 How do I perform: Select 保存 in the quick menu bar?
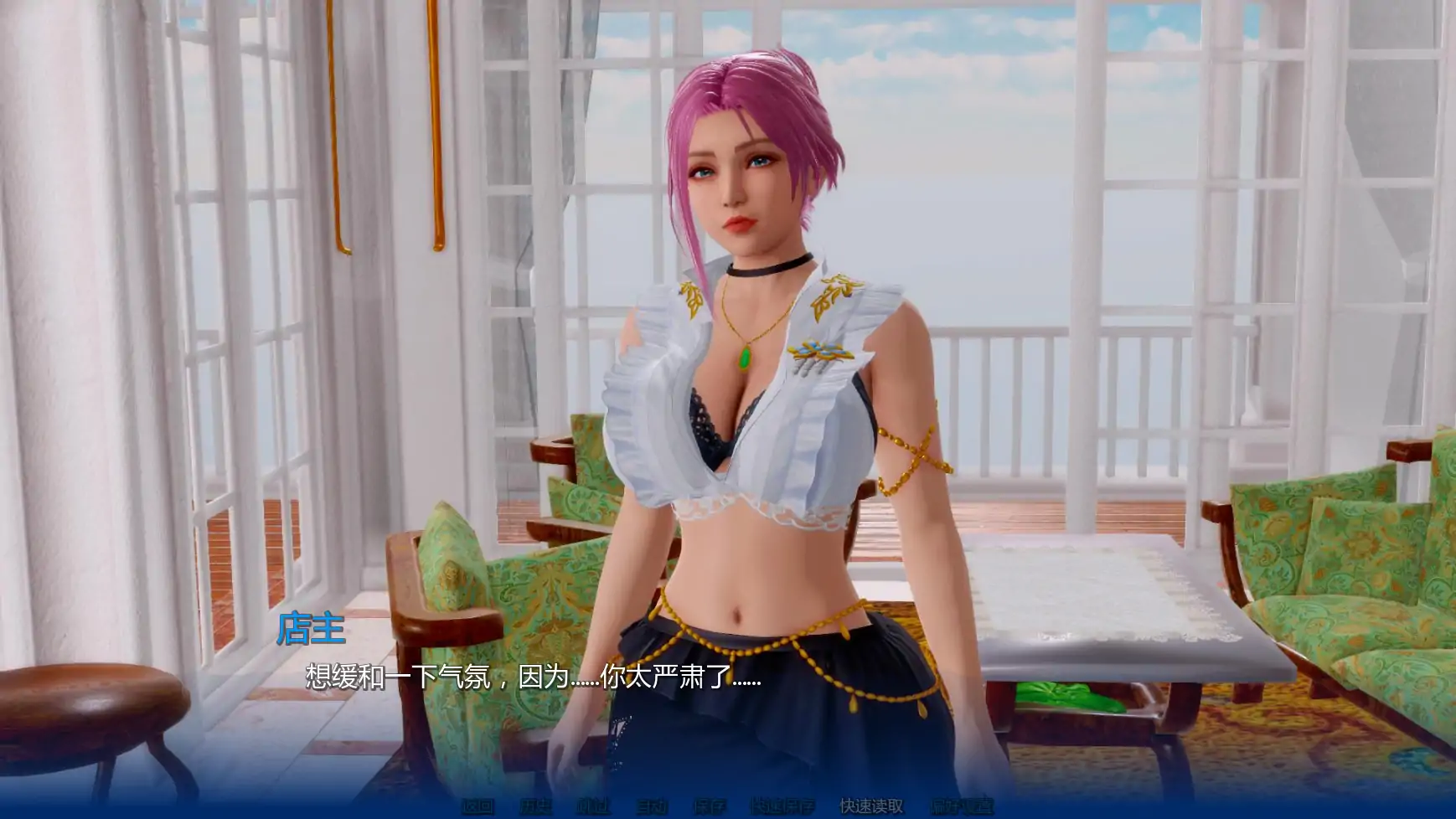point(711,809)
